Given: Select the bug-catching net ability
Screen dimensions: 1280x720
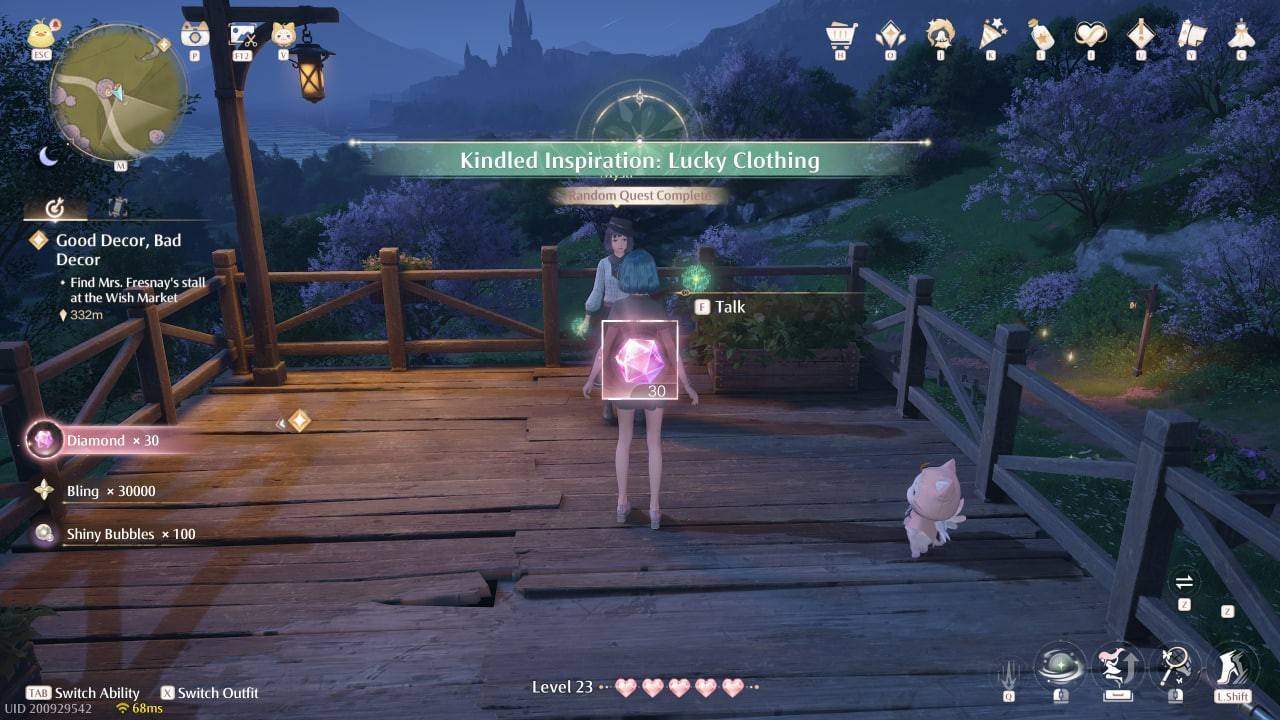Looking at the screenshot, I should coord(1178,663).
